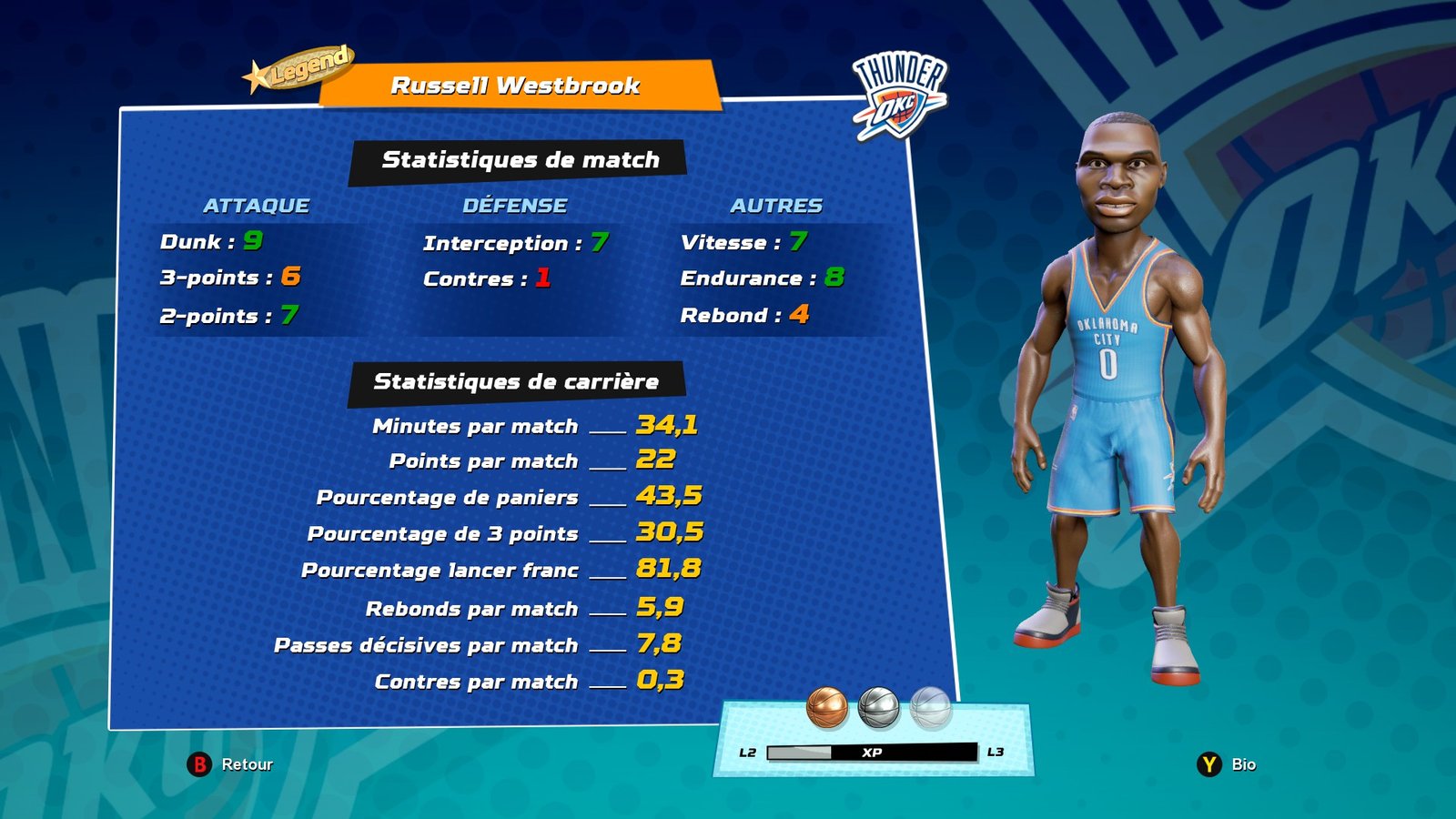Choose the faded third basketball icon
Screen dimensions: 1456x819
930,708
